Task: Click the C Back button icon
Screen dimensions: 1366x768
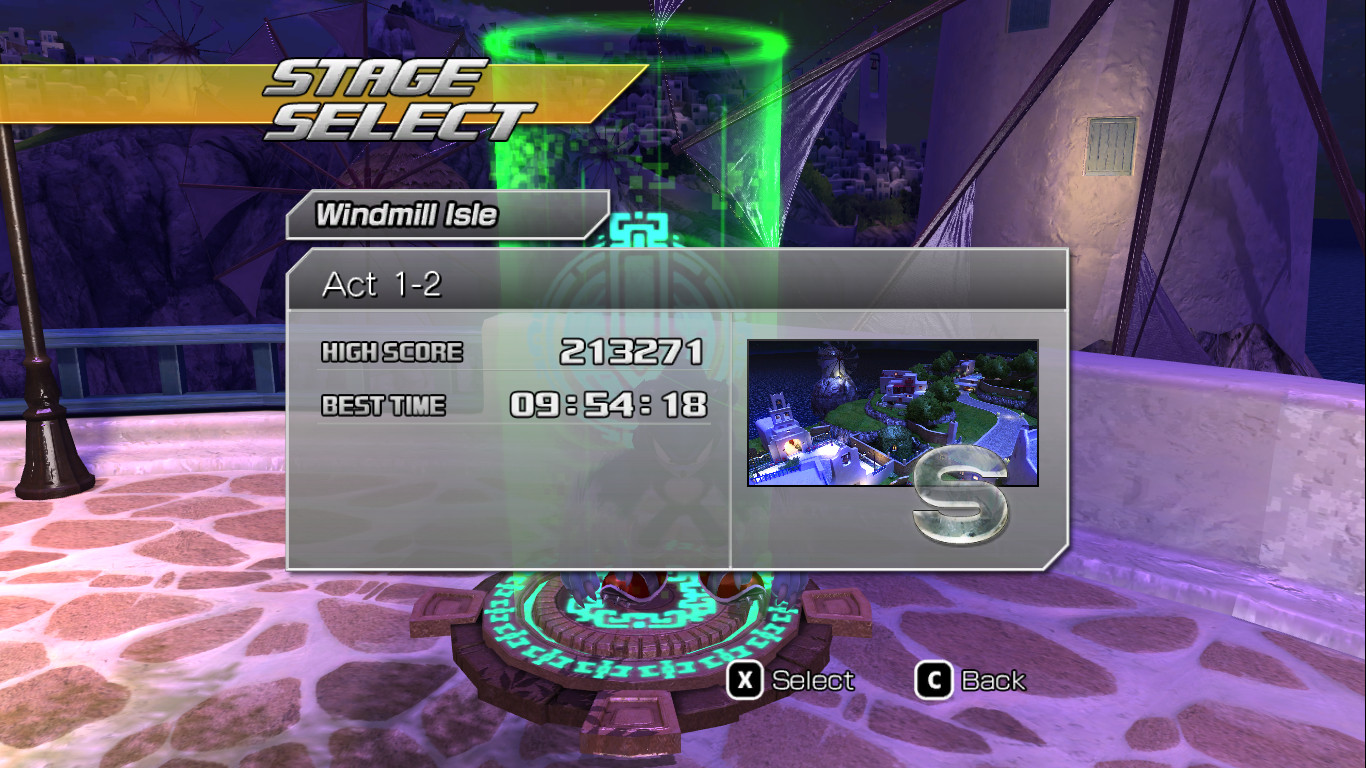Action: pos(934,680)
